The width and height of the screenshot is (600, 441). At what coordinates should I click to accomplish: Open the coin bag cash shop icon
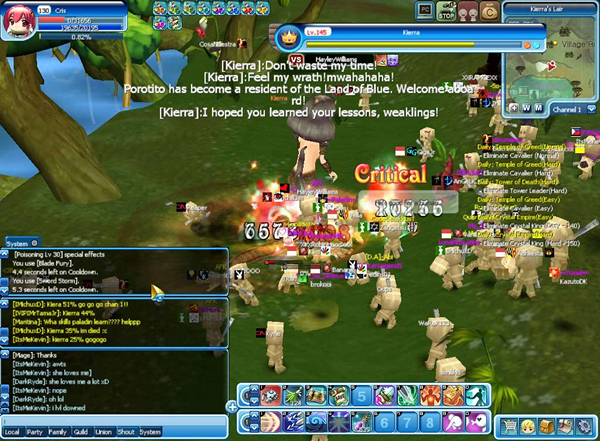(x=489, y=11)
